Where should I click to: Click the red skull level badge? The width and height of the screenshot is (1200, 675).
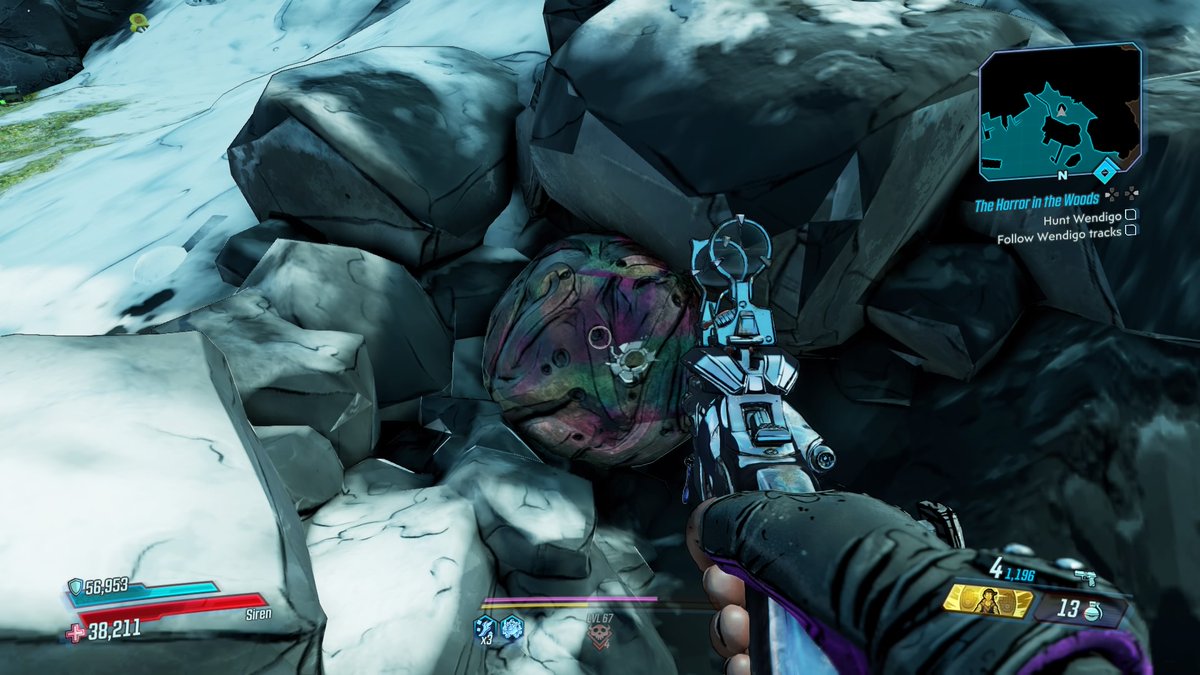600,631
